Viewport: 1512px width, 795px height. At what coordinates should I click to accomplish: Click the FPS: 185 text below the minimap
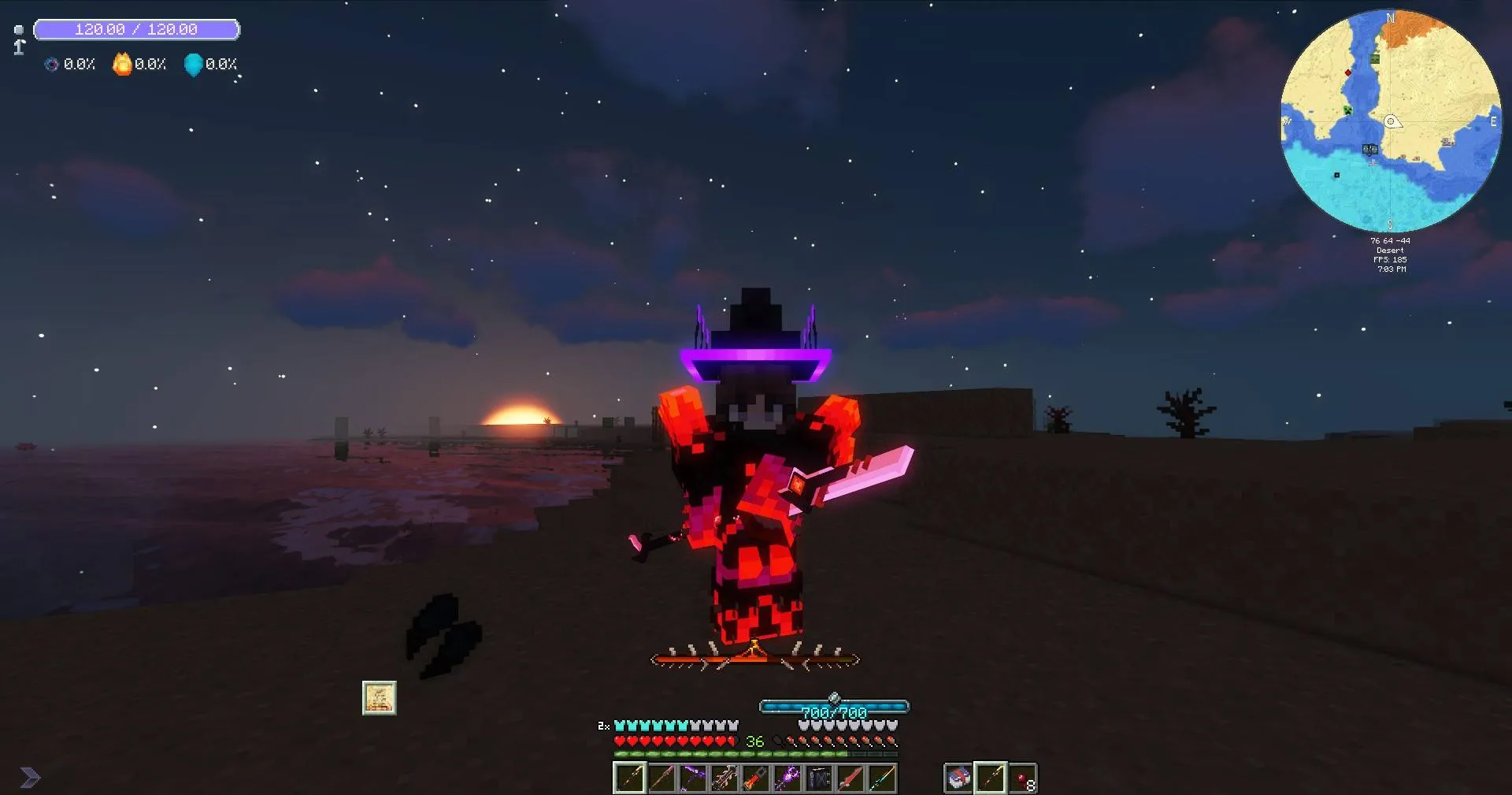[x=1390, y=259]
